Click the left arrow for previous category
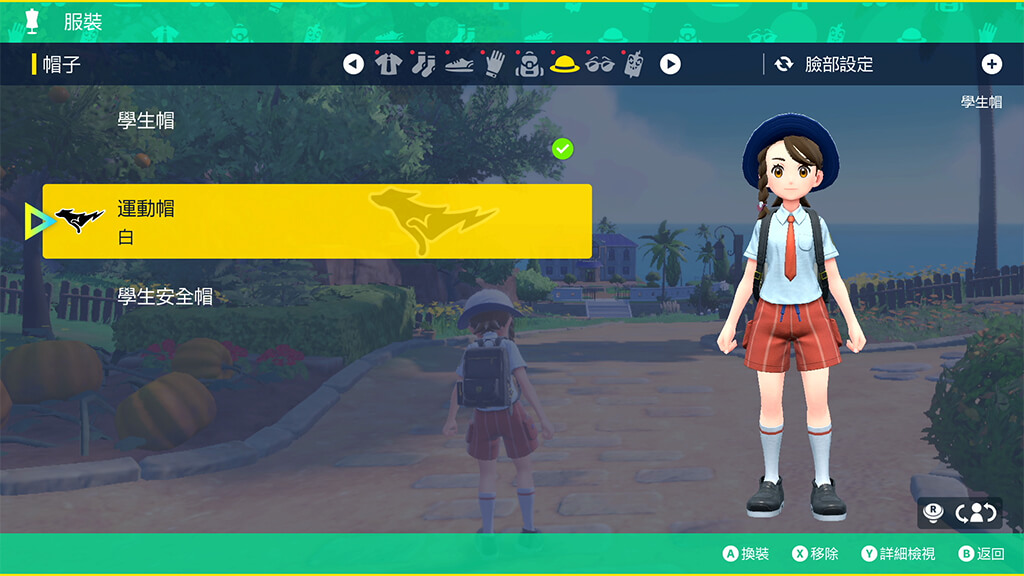 point(353,65)
